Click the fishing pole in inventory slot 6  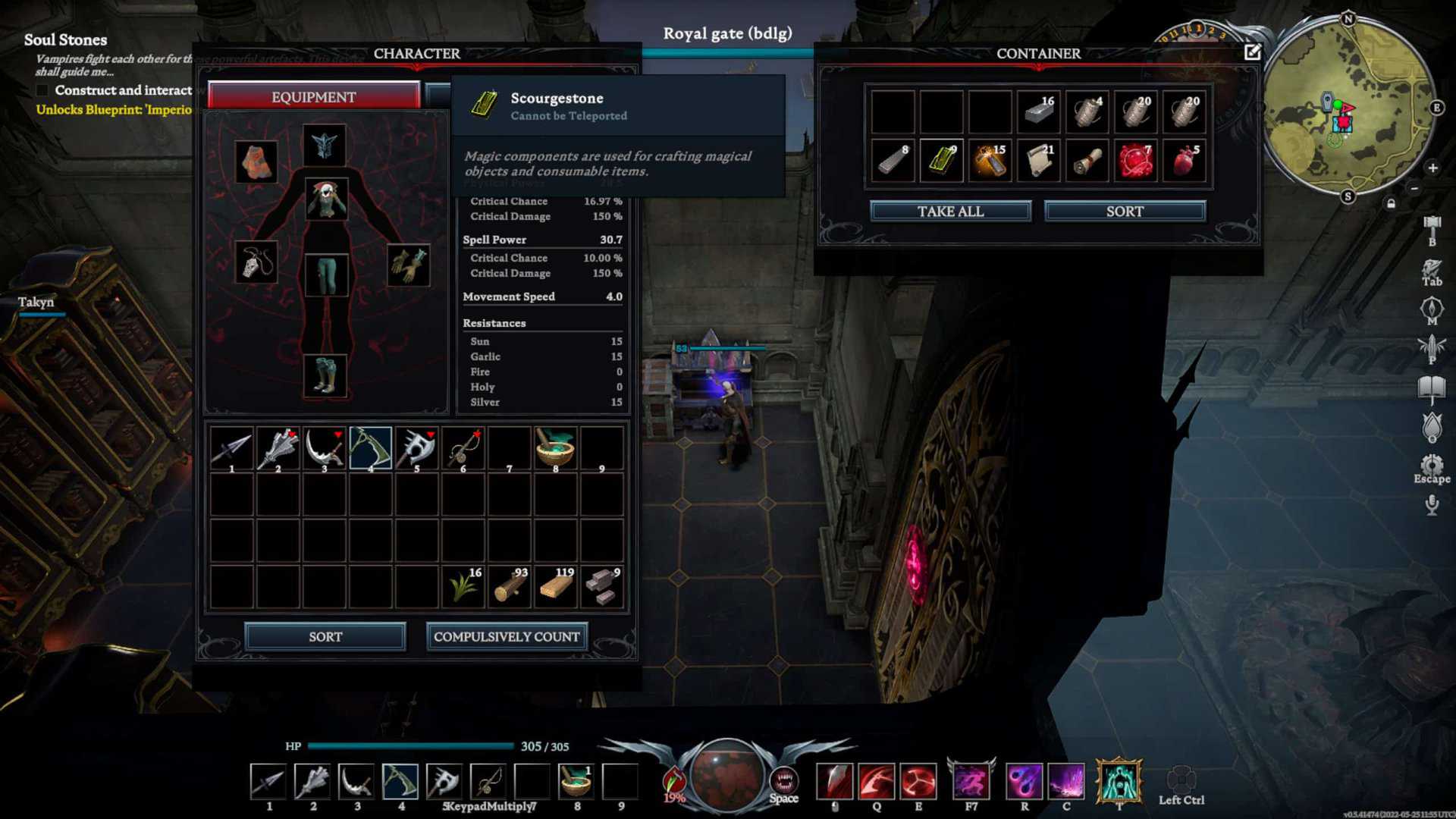(x=463, y=447)
